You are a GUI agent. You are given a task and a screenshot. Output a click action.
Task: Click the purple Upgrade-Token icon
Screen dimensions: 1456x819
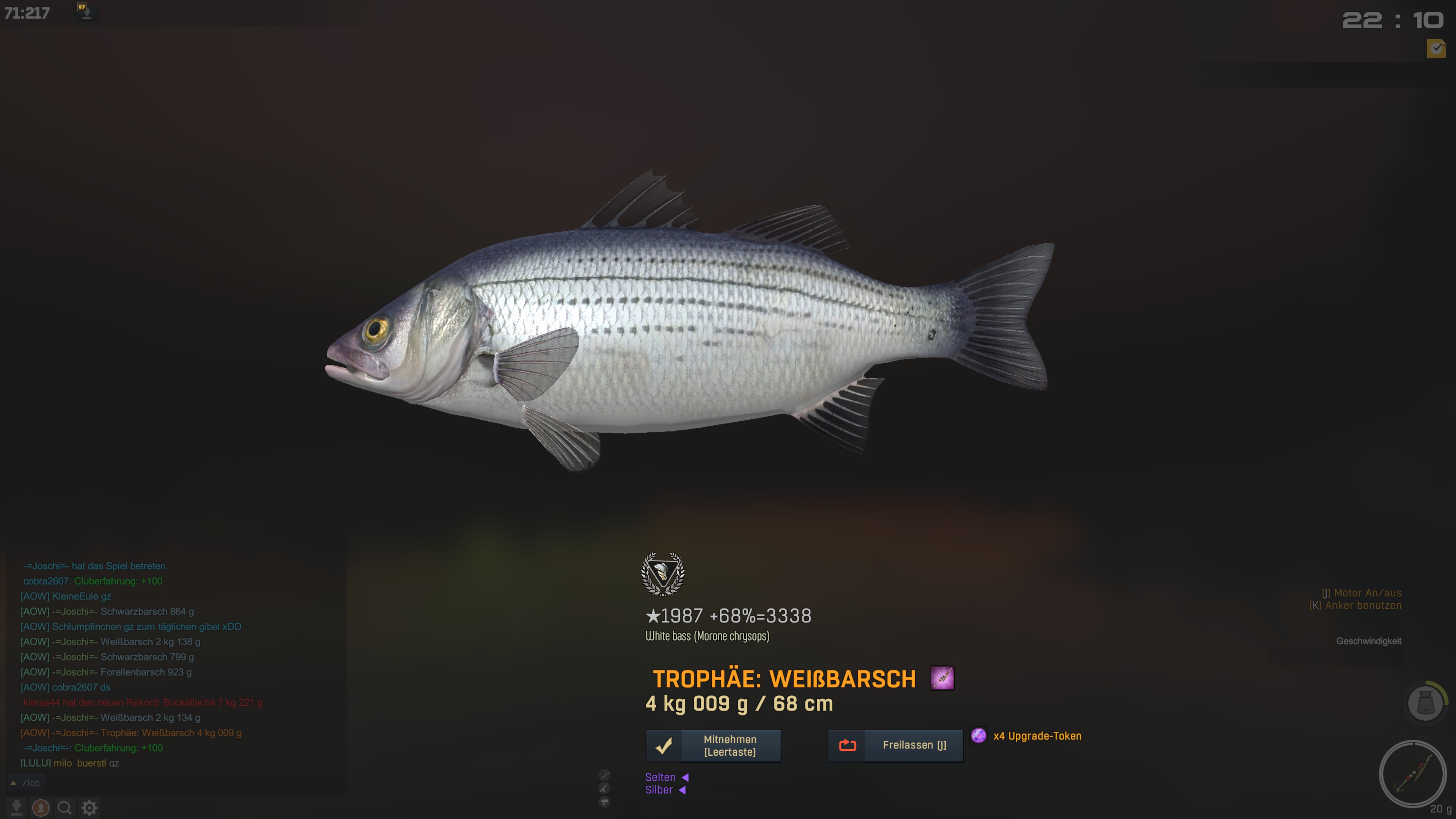[x=978, y=735]
